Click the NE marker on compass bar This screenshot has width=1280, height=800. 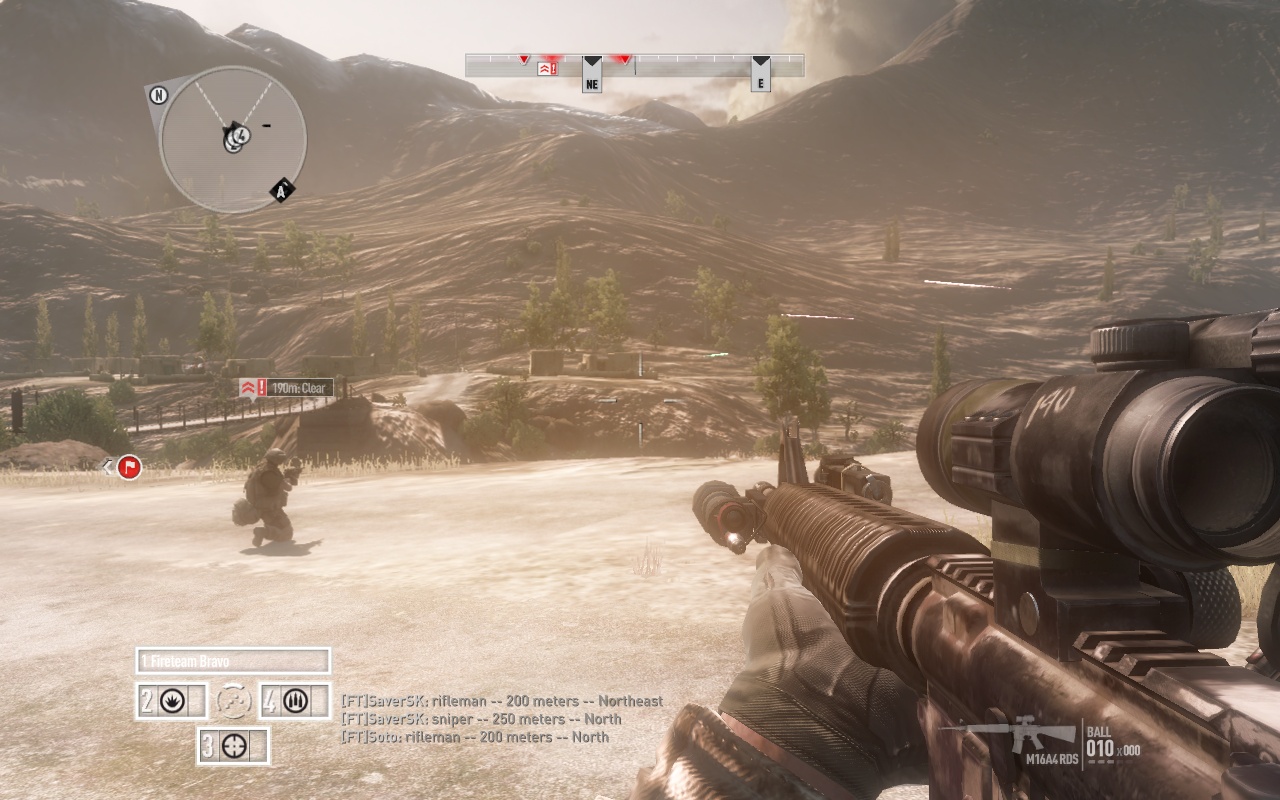592,79
